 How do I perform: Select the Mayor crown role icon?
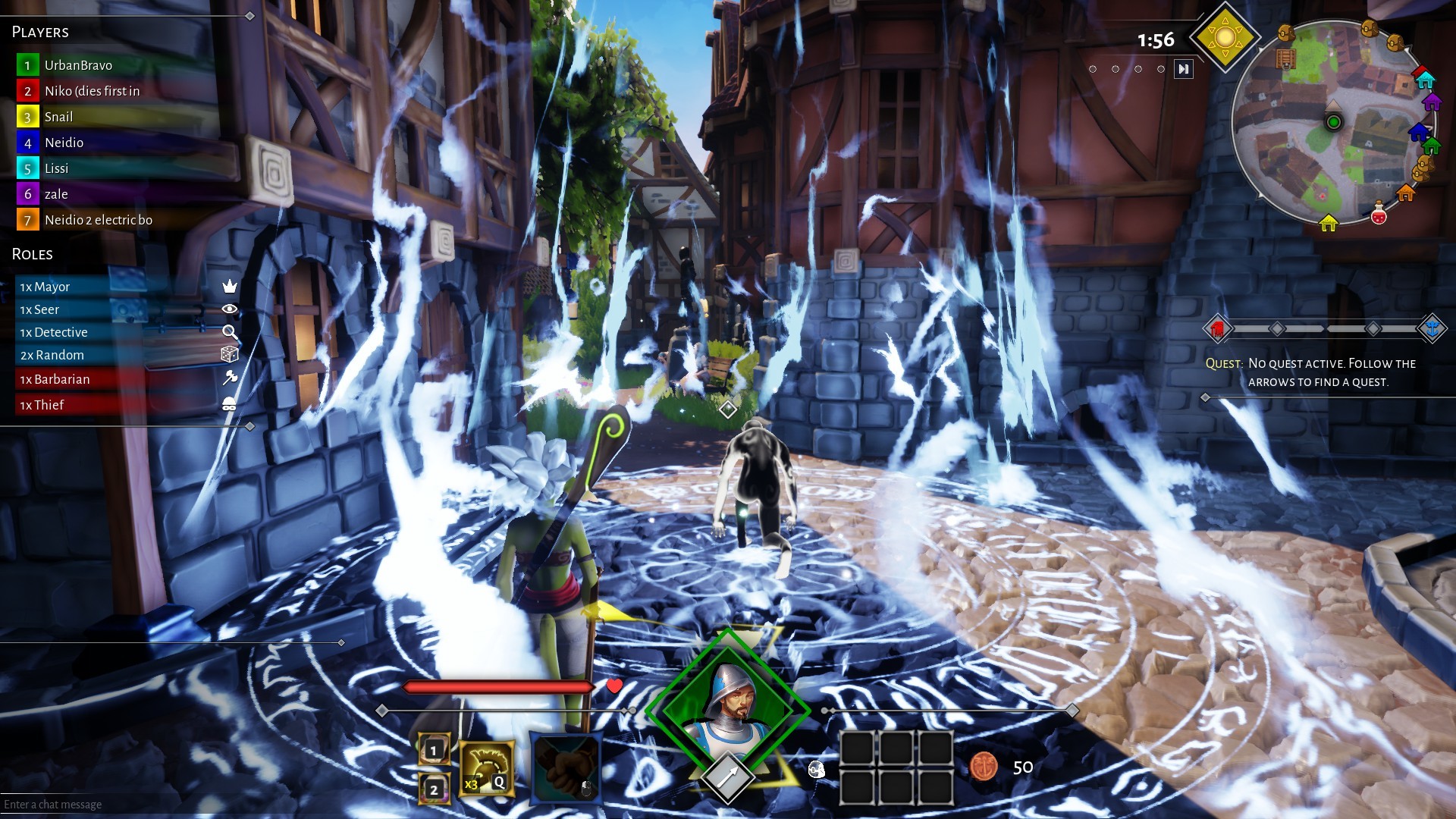point(230,287)
